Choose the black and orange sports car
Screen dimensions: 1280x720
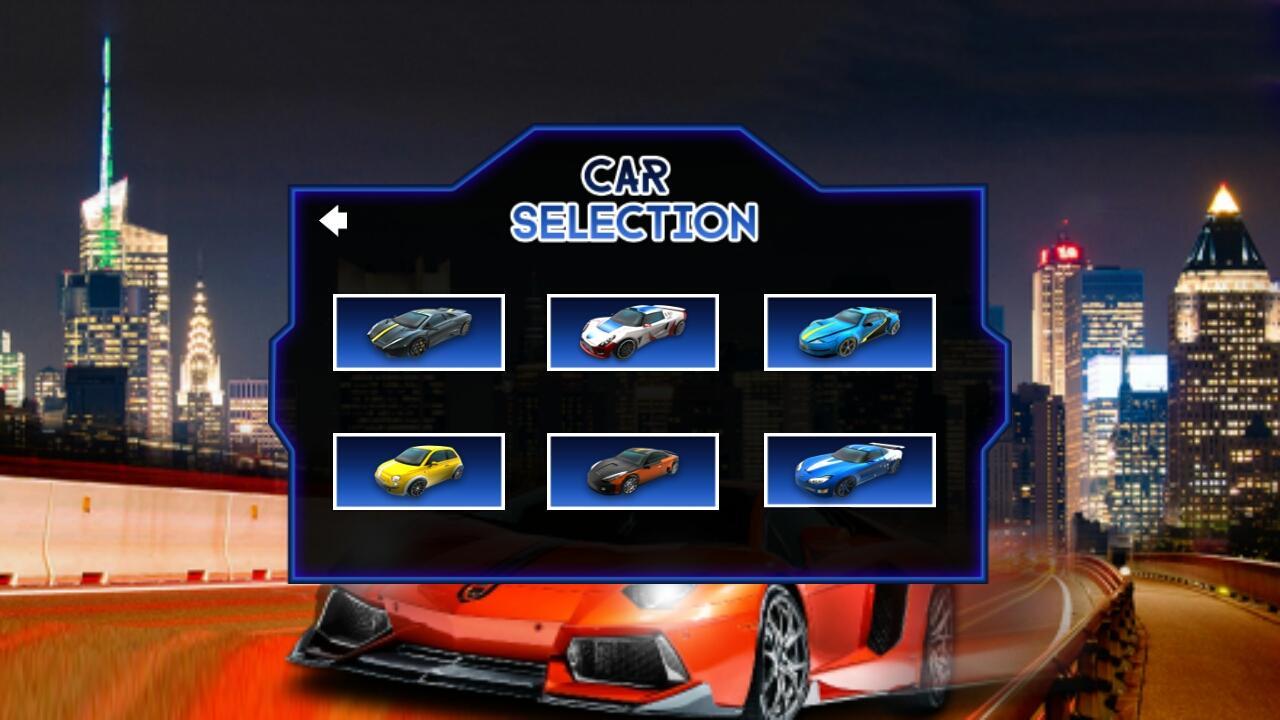(633, 471)
